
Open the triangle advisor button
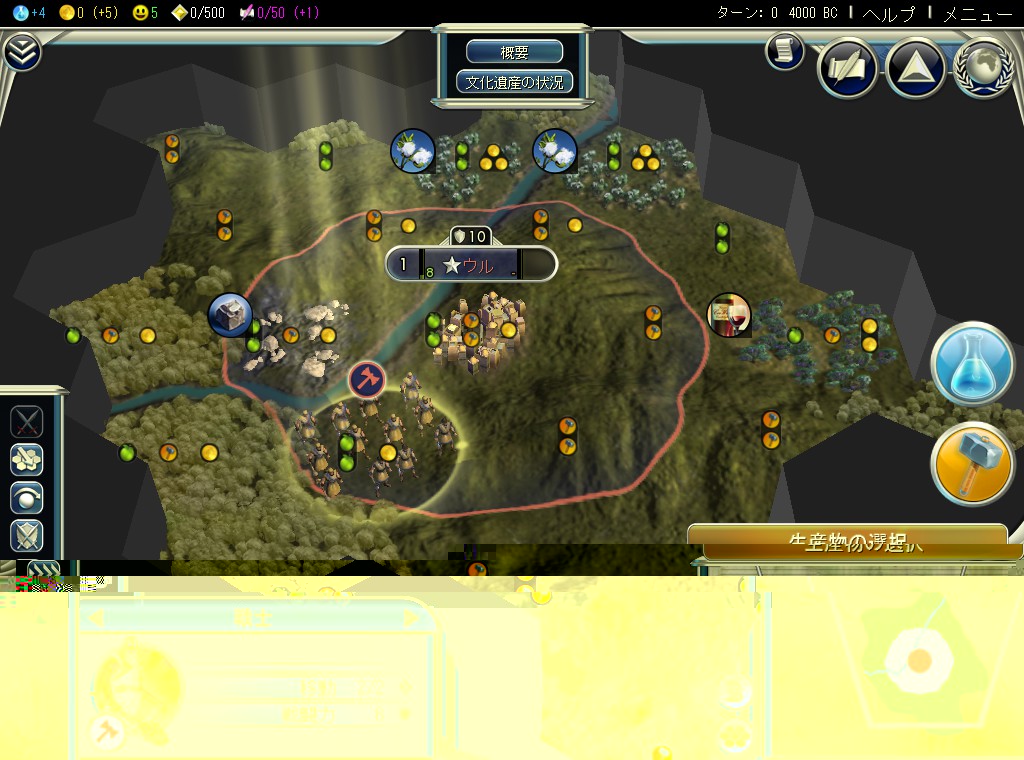coord(916,68)
